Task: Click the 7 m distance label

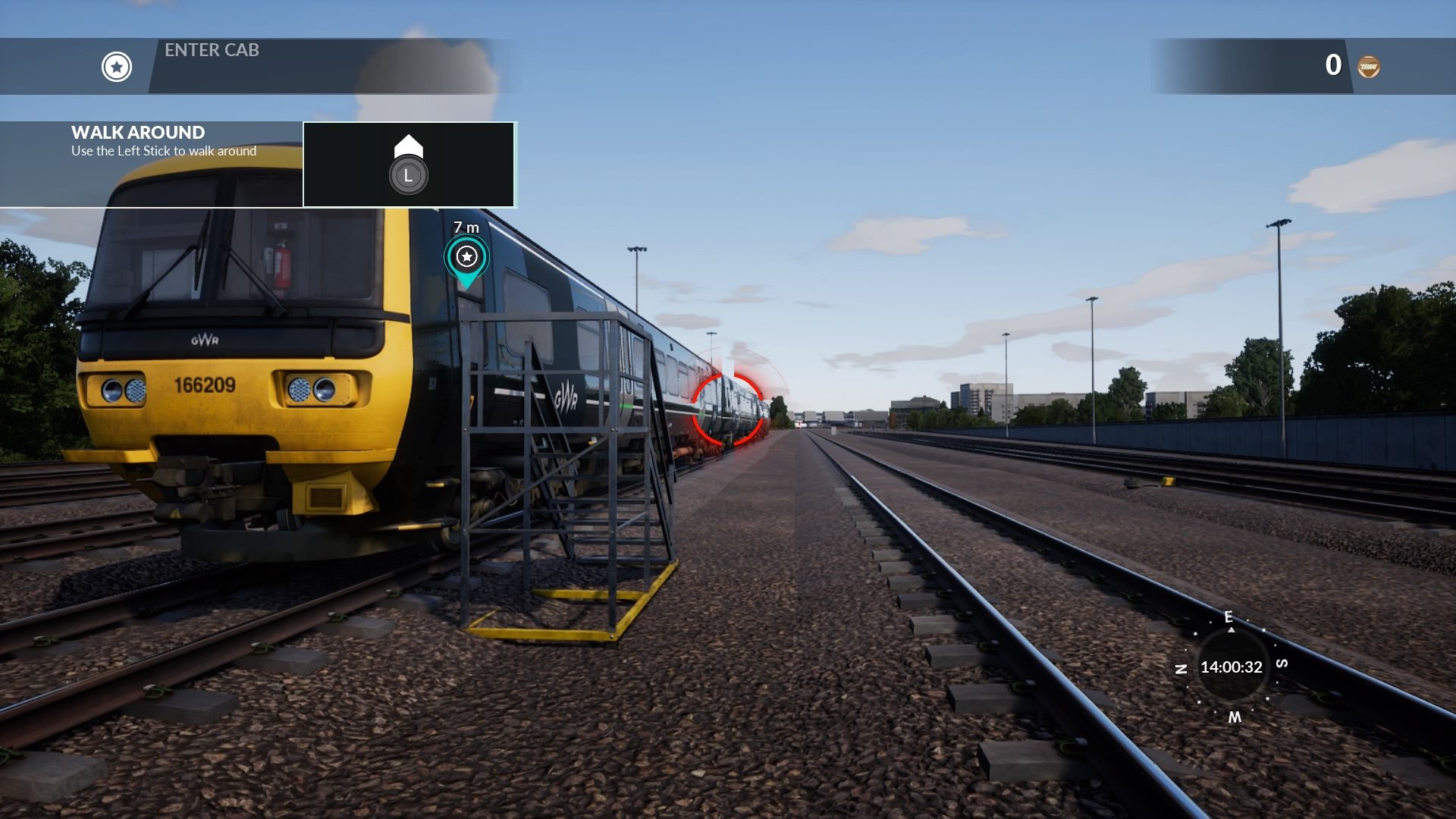Action: [x=465, y=226]
